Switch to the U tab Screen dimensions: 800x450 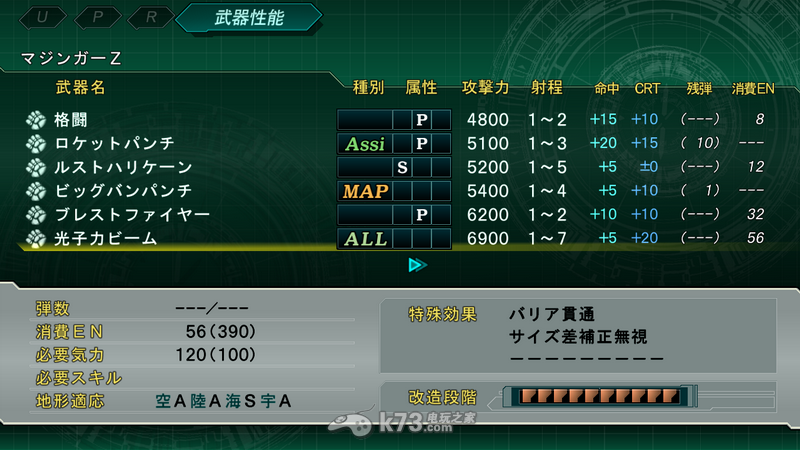[42, 17]
